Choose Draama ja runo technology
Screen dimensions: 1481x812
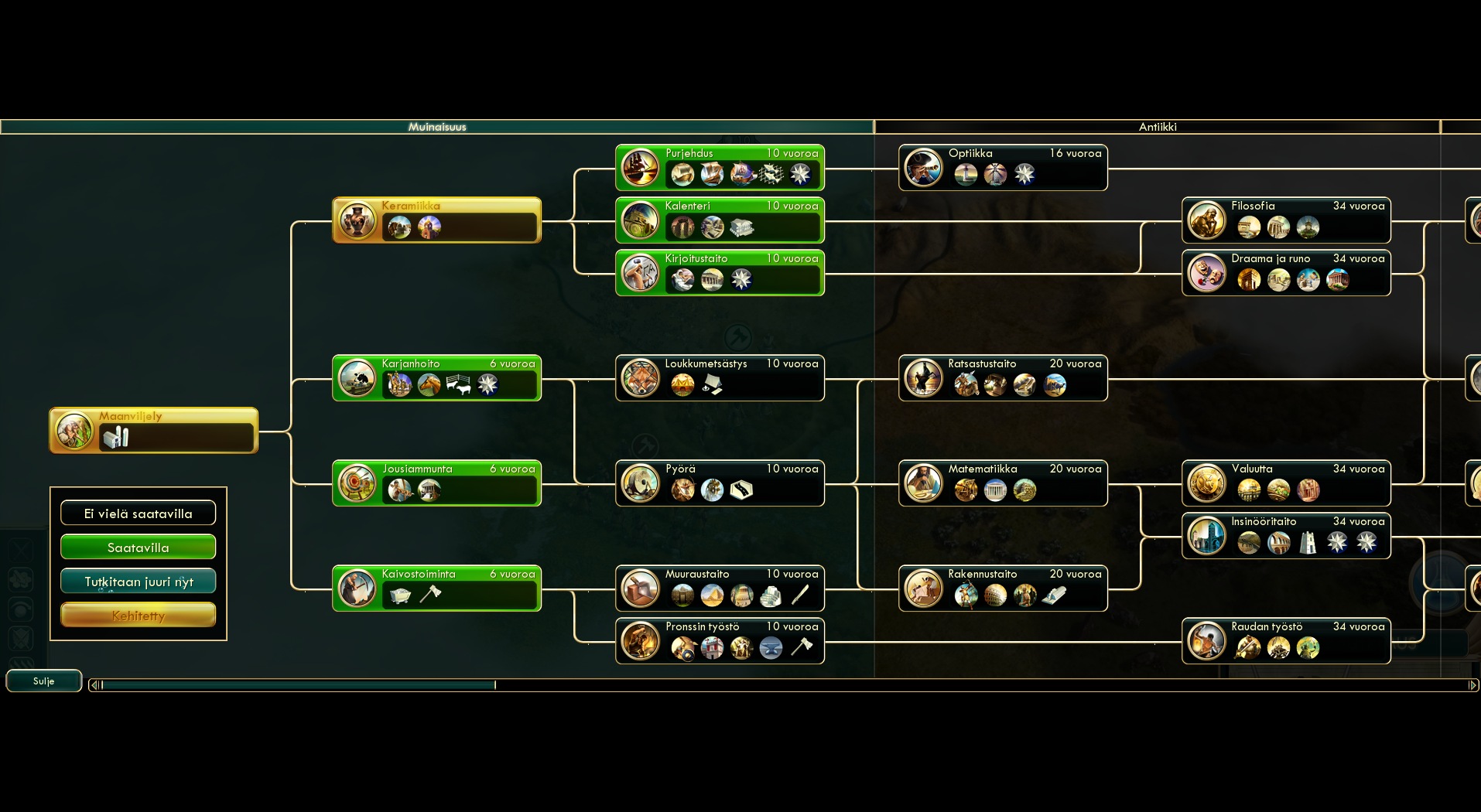(1285, 272)
